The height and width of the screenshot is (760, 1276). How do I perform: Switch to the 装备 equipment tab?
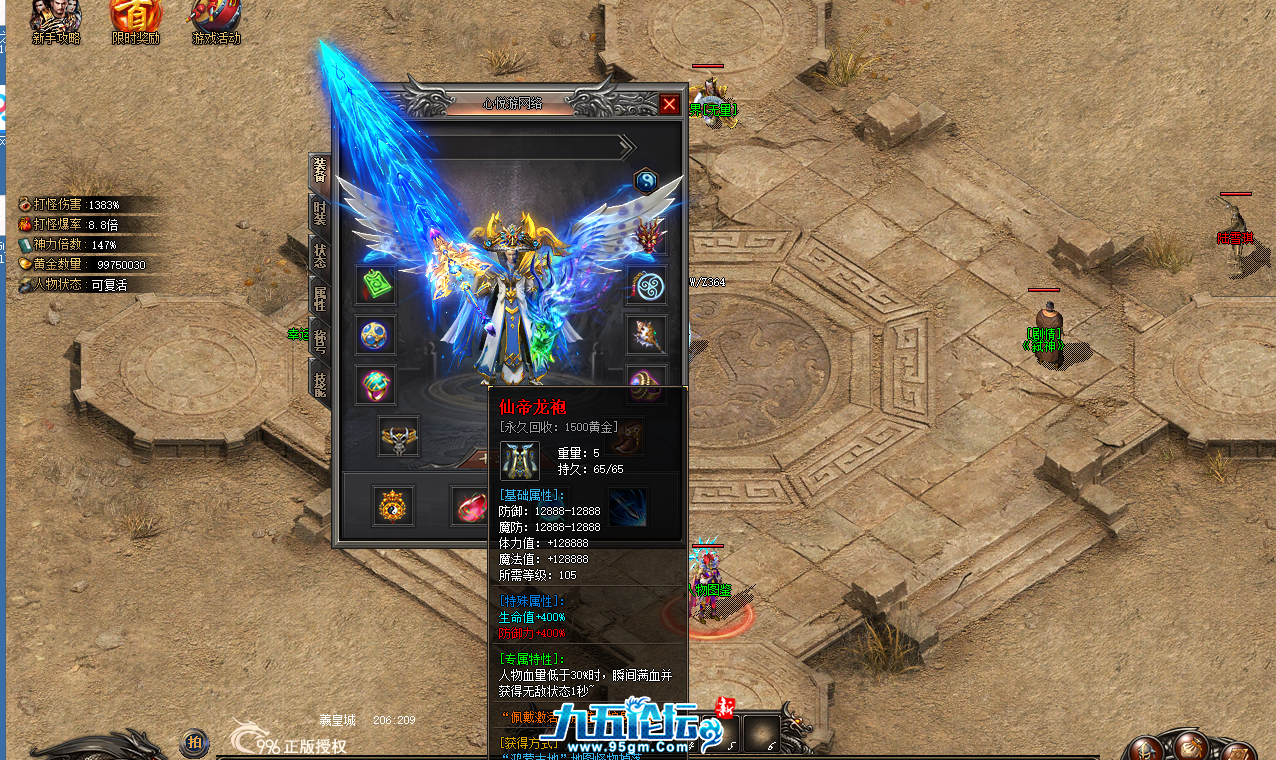tap(320, 170)
